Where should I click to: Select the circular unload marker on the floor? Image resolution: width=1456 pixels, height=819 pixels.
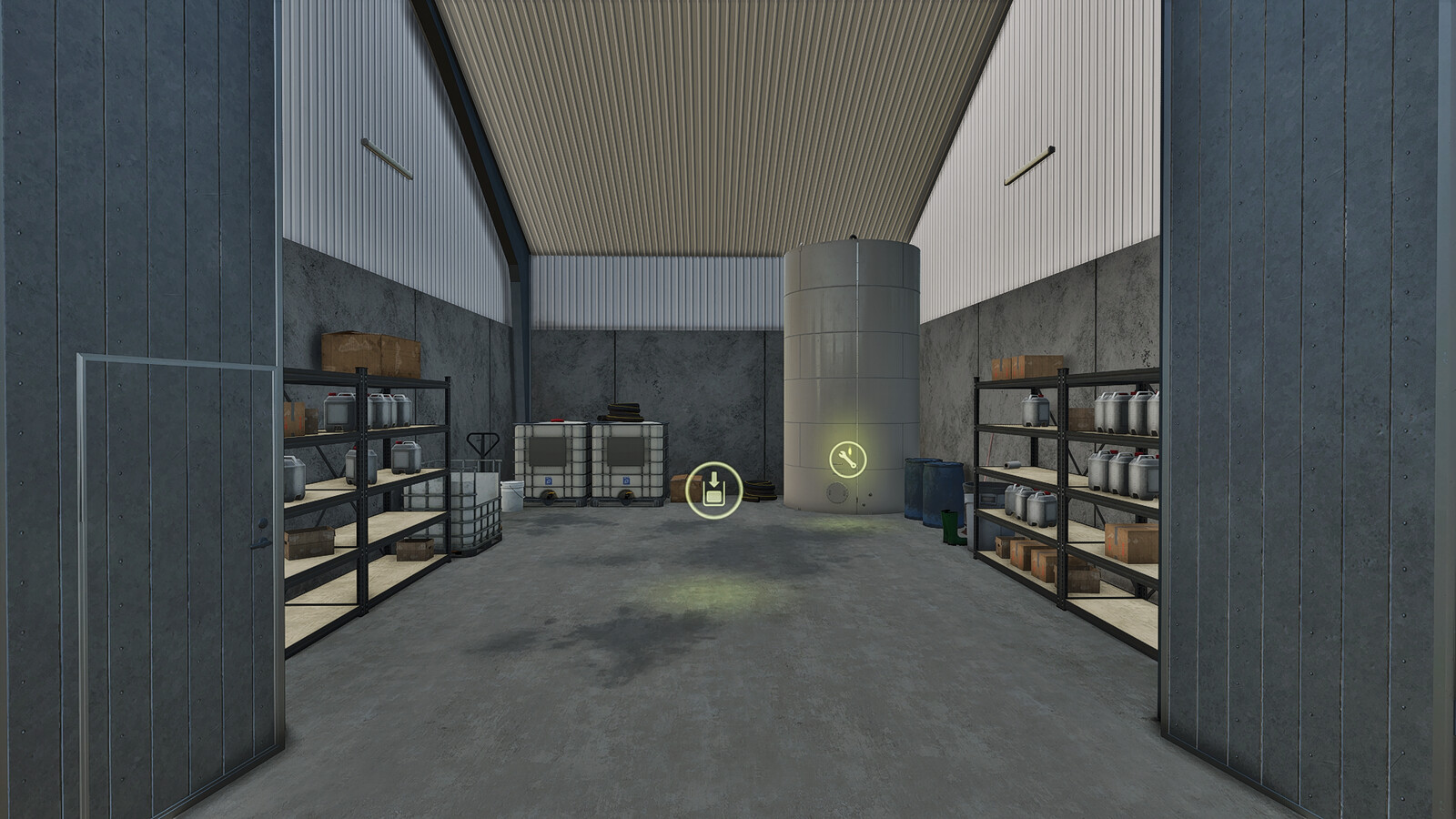tap(713, 491)
